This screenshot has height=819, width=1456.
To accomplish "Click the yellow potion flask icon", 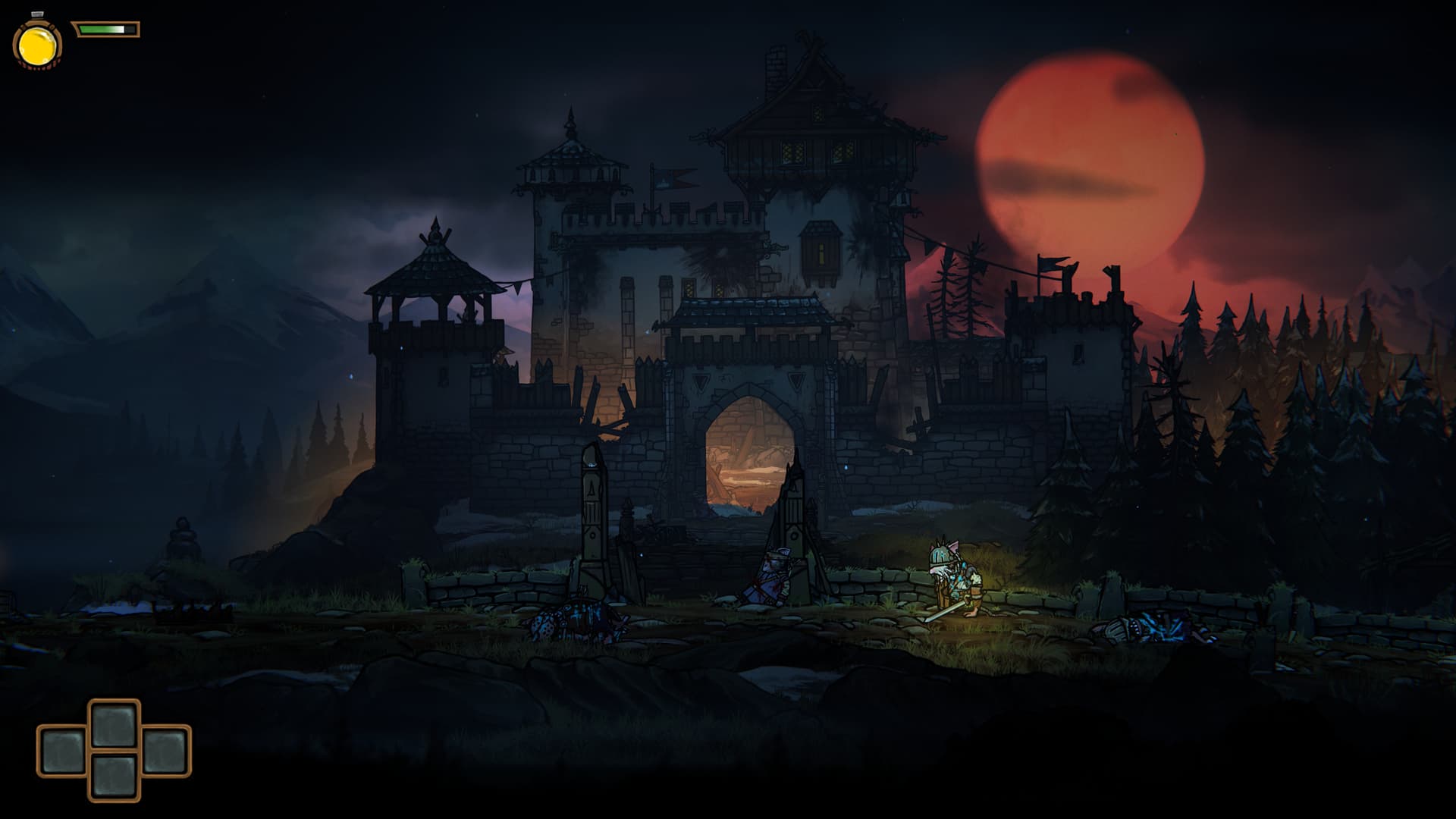I will click(37, 45).
